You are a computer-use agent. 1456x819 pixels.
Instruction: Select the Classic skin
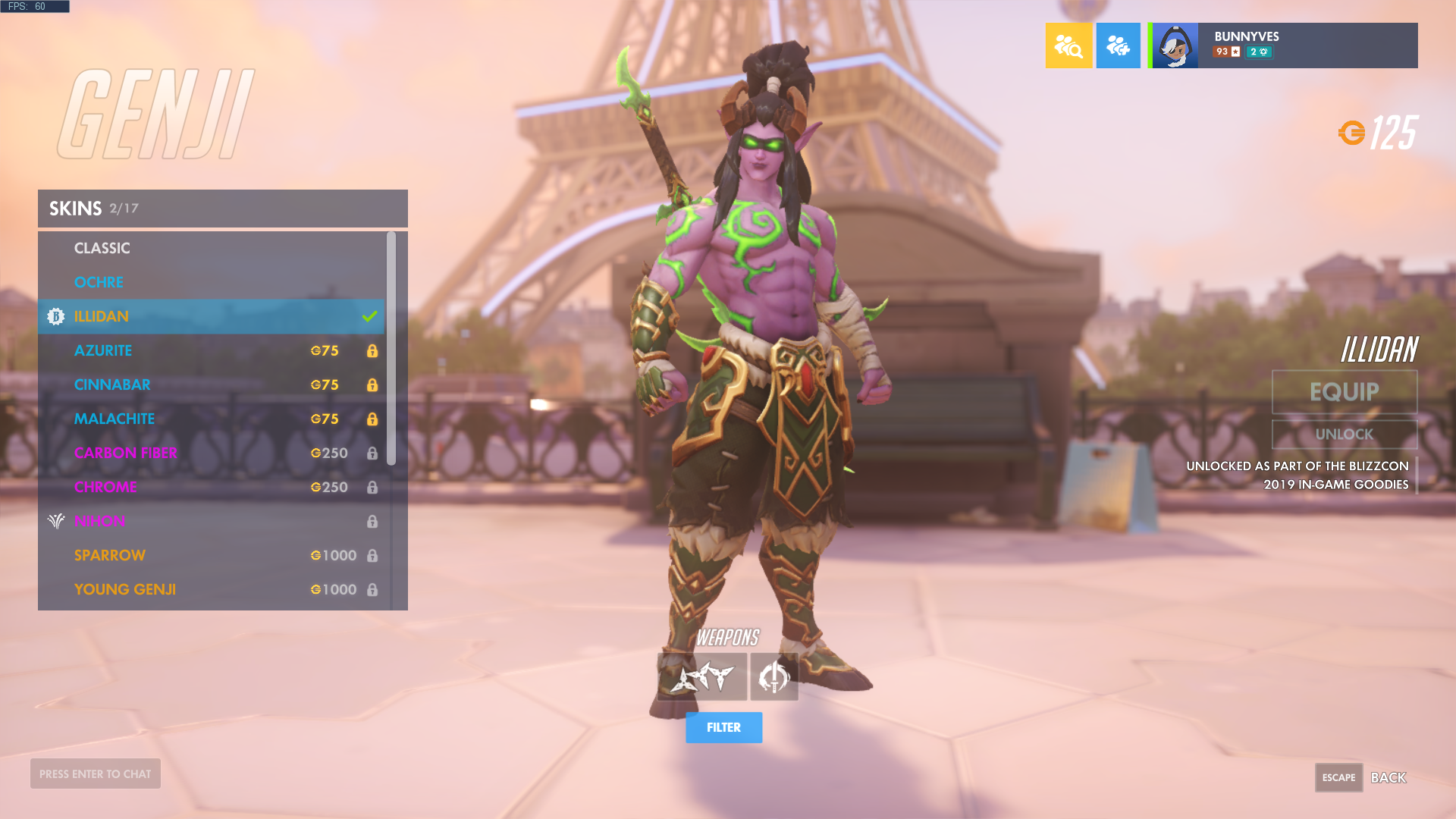pos(102,248)
